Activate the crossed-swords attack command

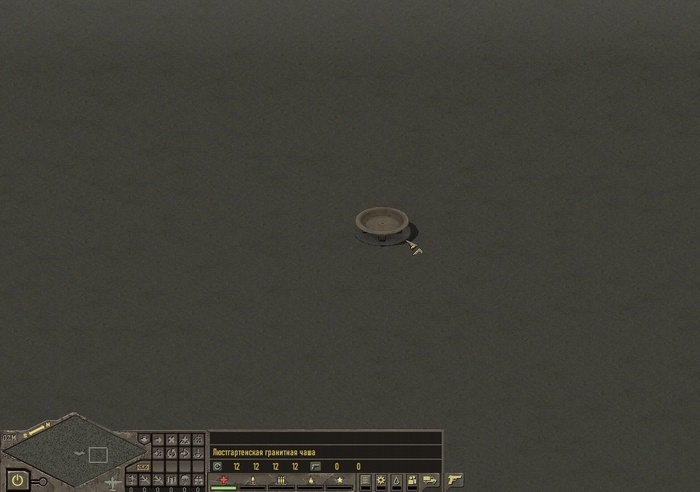coord(171,440)
